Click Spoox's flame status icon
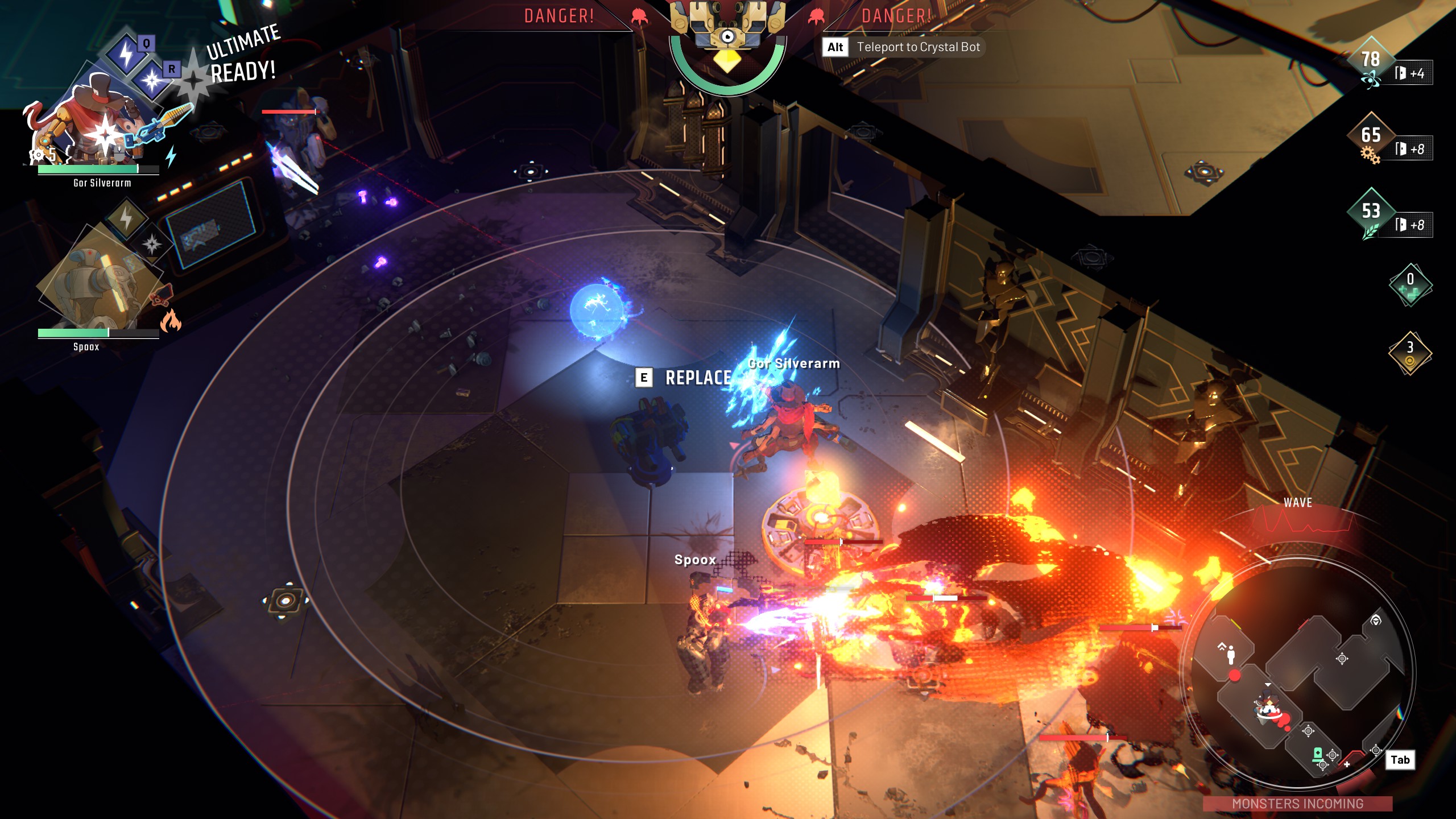 (x=171, y=321)
